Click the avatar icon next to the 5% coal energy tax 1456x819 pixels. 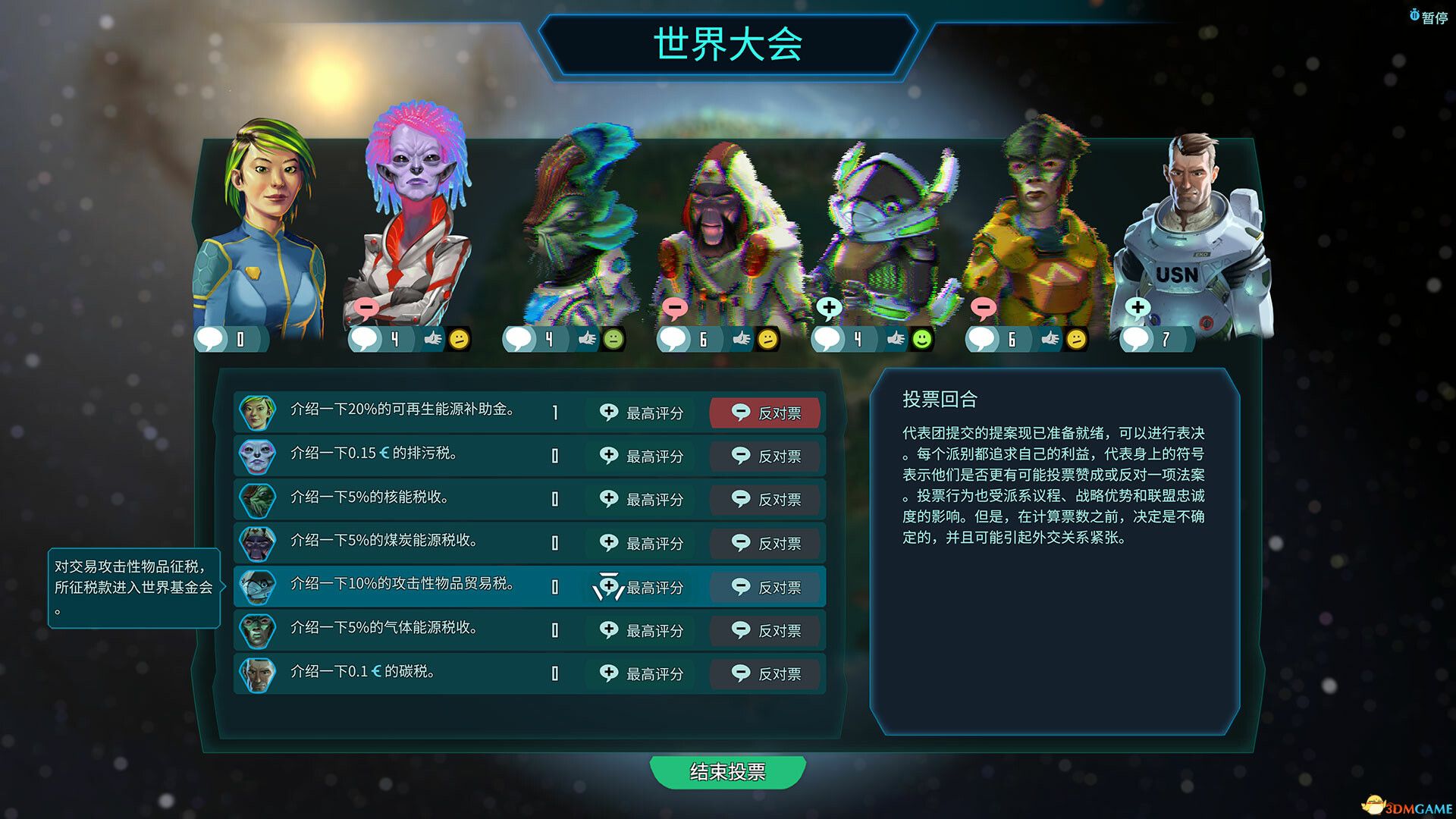256,543
